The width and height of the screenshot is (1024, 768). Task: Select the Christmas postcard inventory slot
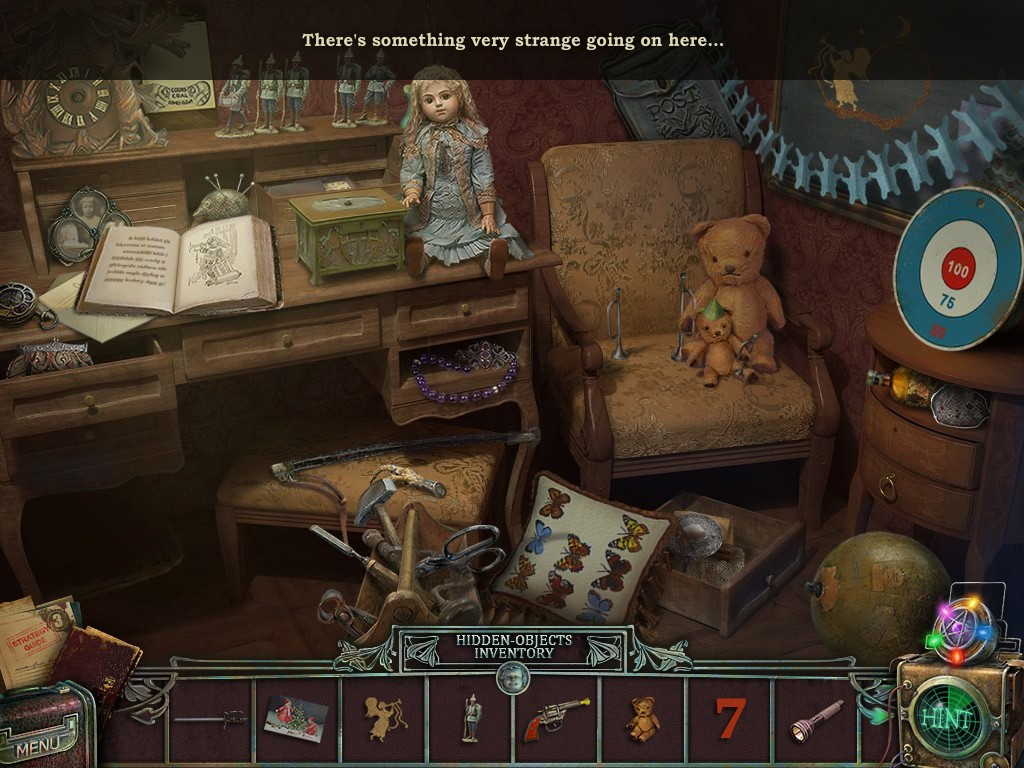(296, 718)
